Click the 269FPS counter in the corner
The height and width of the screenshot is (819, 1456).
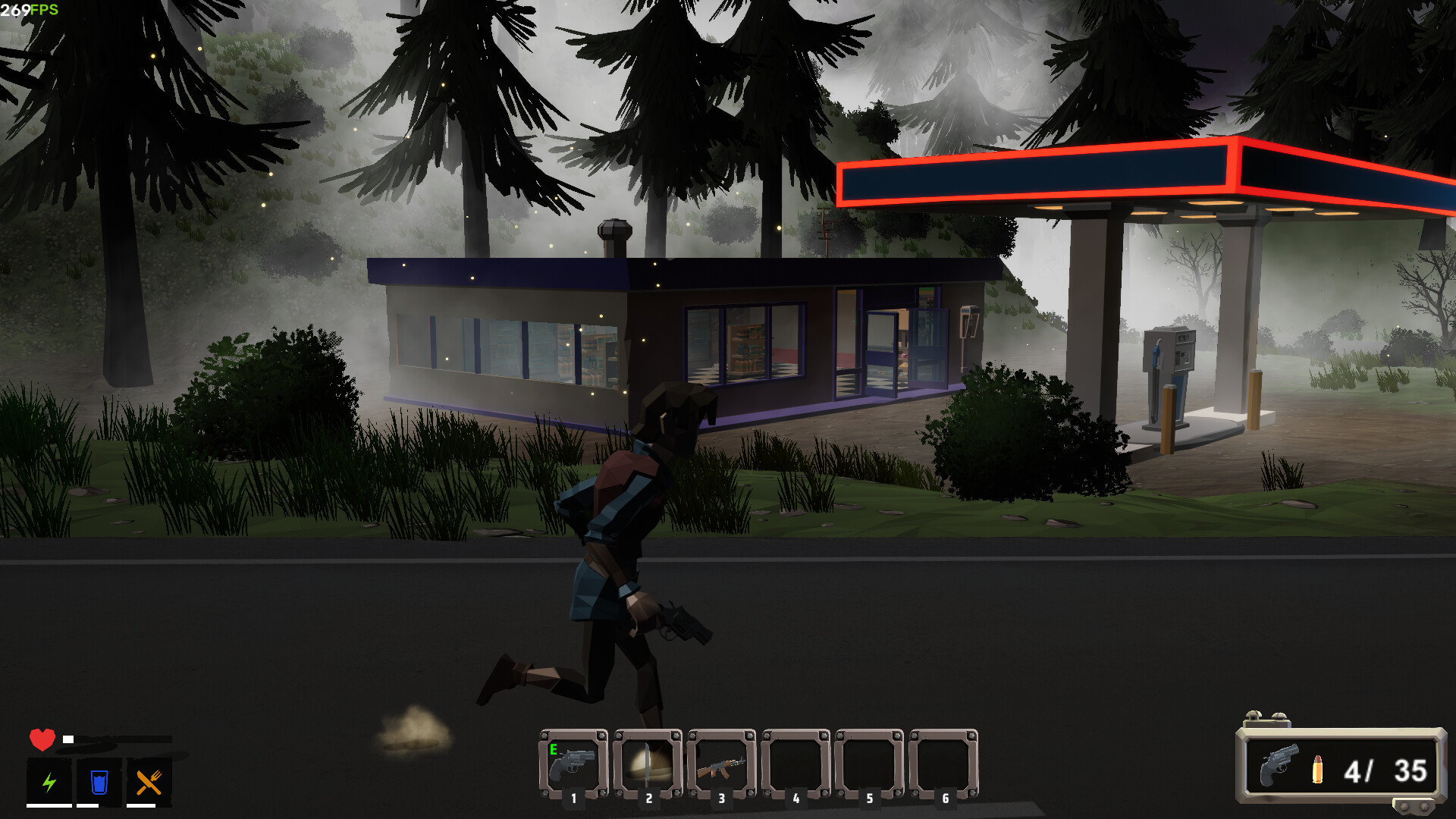click(29, 10)
